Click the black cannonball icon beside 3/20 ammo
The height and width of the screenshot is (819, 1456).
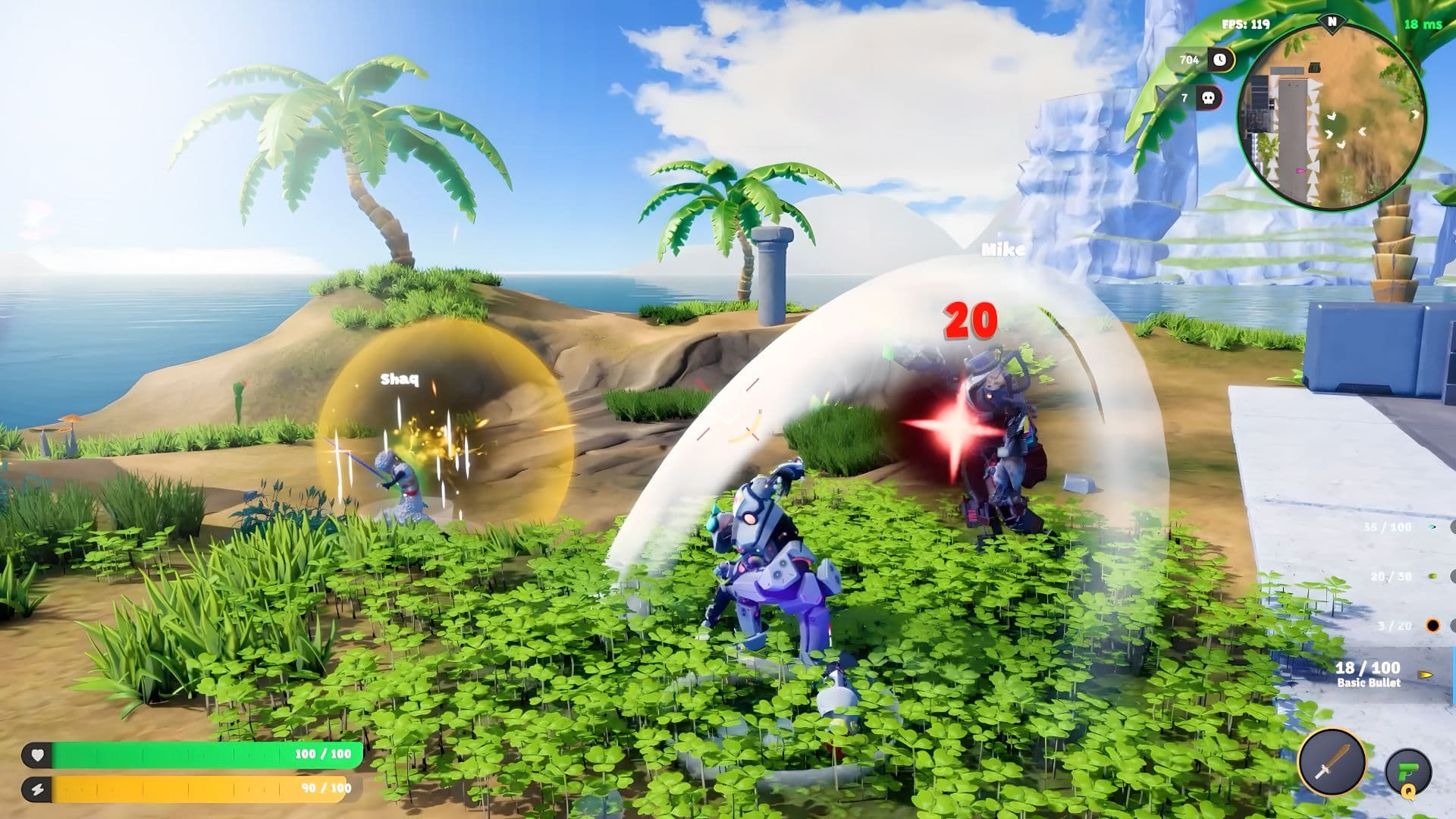pyautogui.click(x=1433, y=624)
